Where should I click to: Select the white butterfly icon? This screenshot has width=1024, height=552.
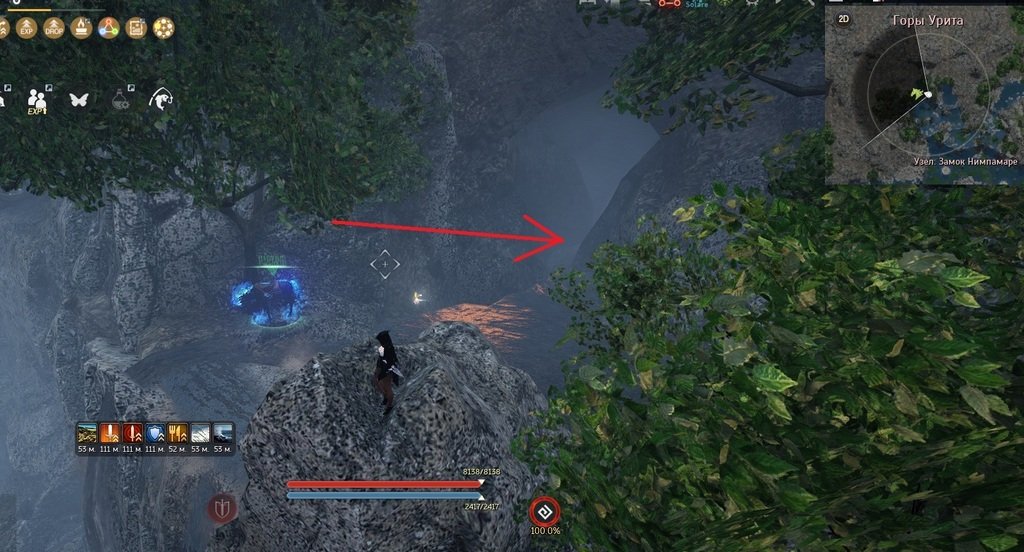pos(79,99)
